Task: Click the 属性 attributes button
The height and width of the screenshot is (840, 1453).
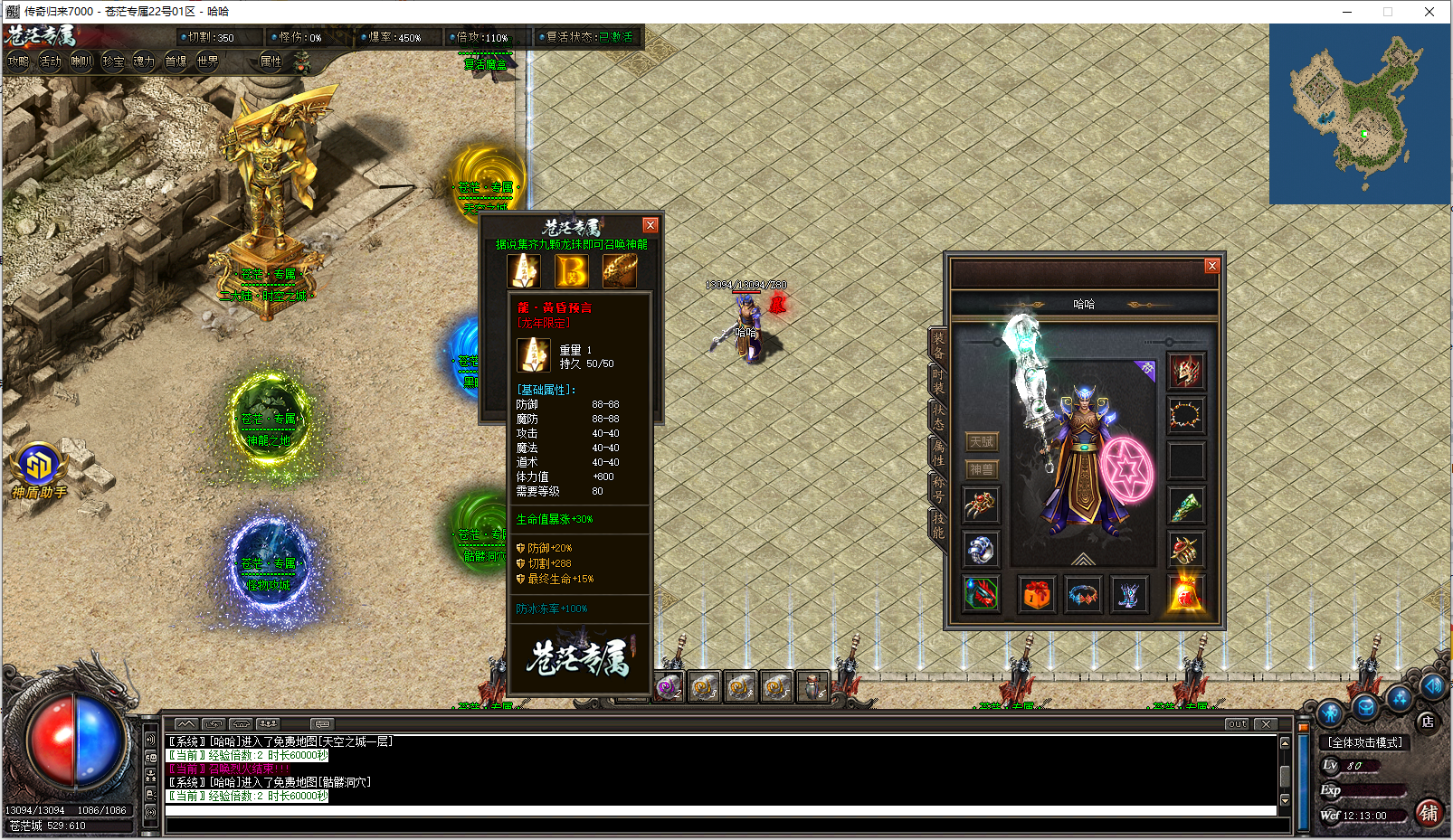Action: 271,61
